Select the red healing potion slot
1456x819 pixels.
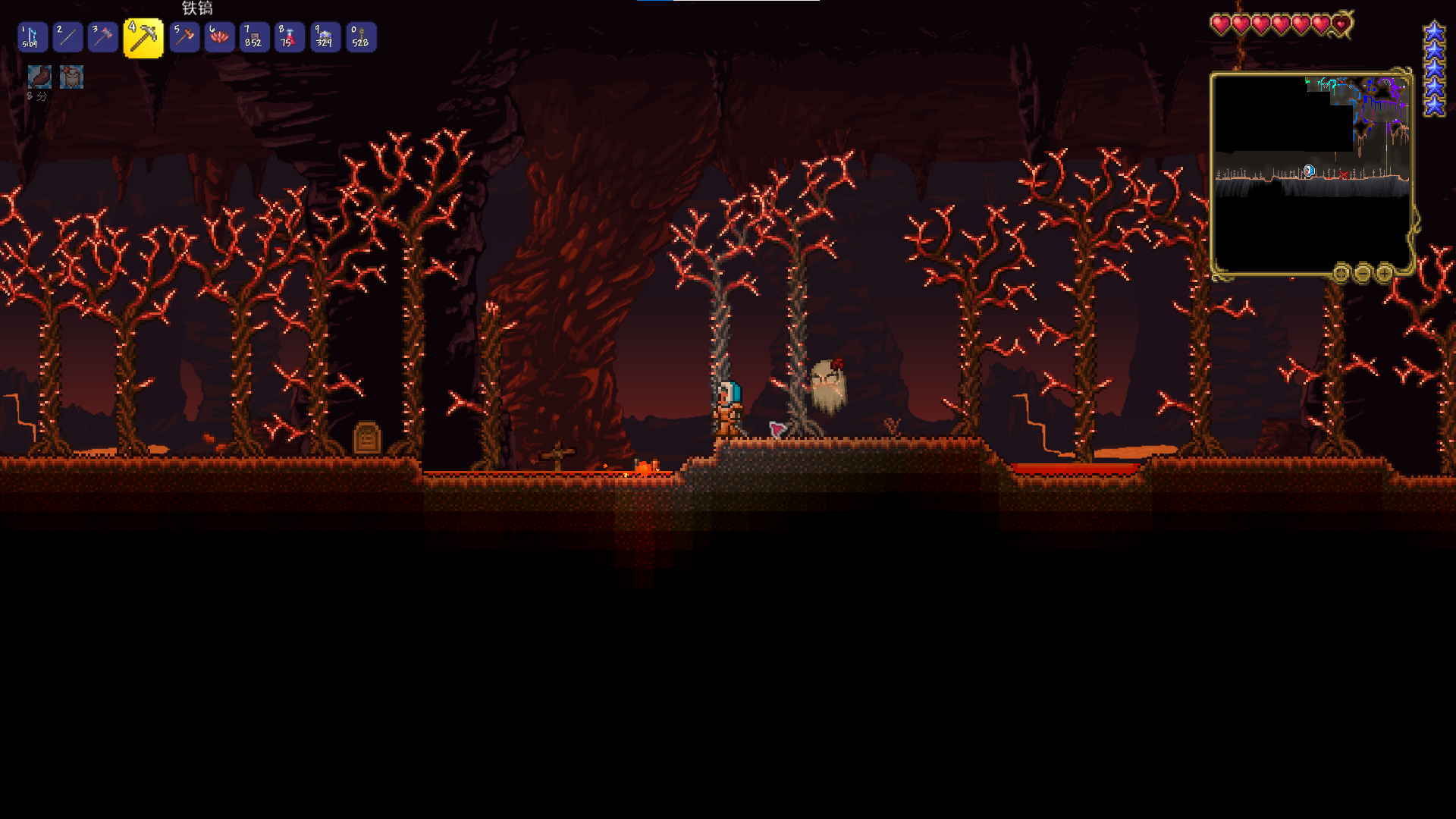(x=289, y=37)
